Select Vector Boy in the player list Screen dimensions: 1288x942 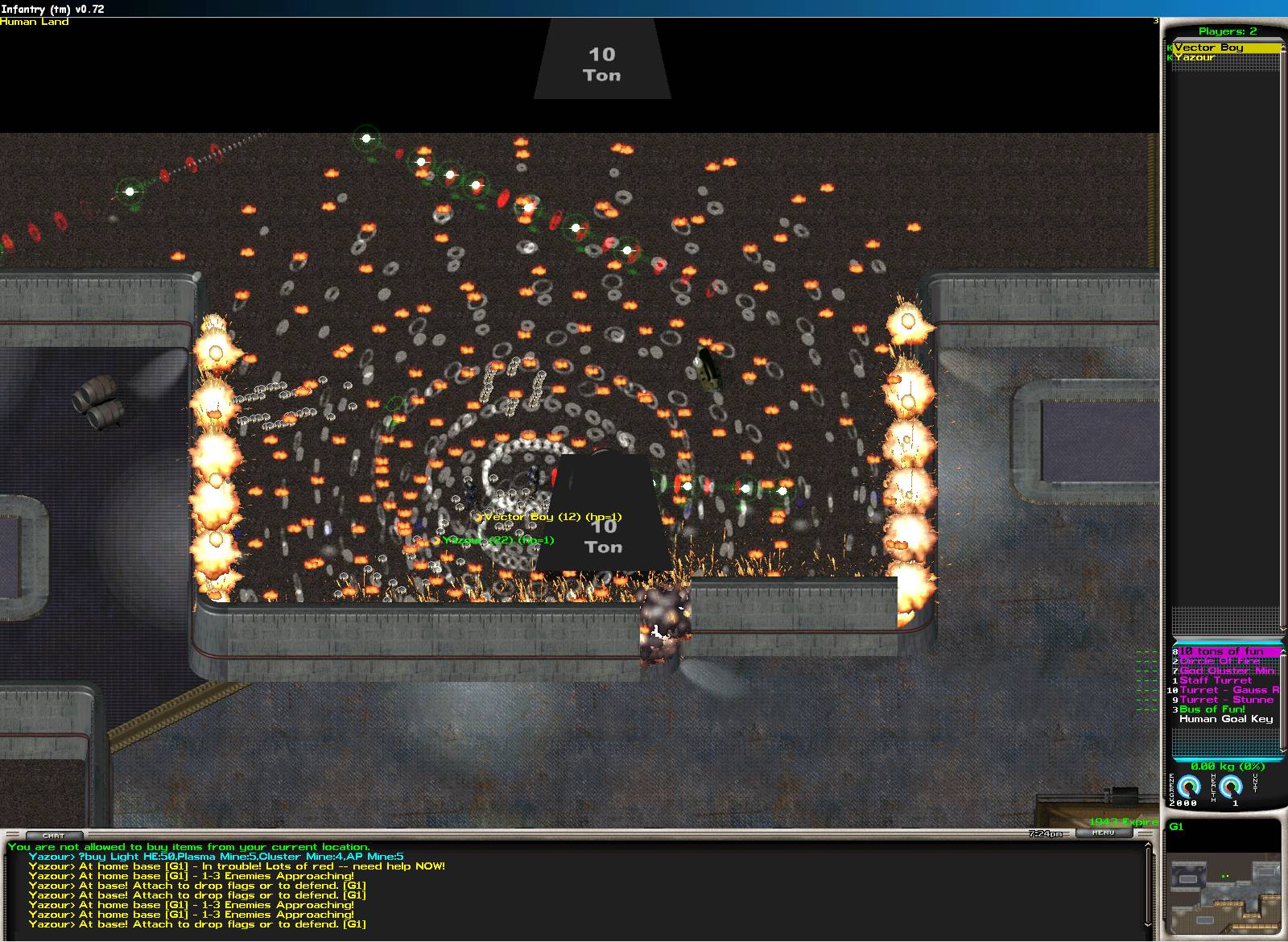1208,48
